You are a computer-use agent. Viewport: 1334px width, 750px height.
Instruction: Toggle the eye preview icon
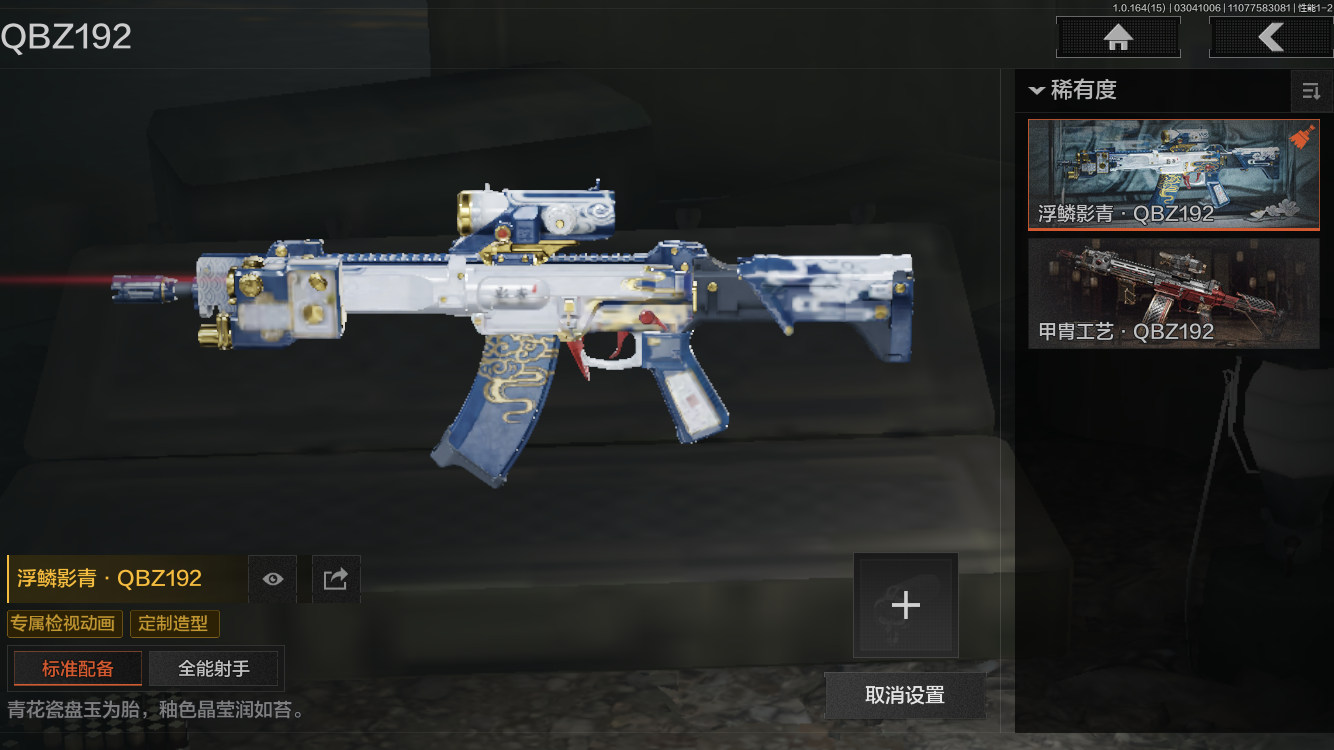[x=272, y=579]
